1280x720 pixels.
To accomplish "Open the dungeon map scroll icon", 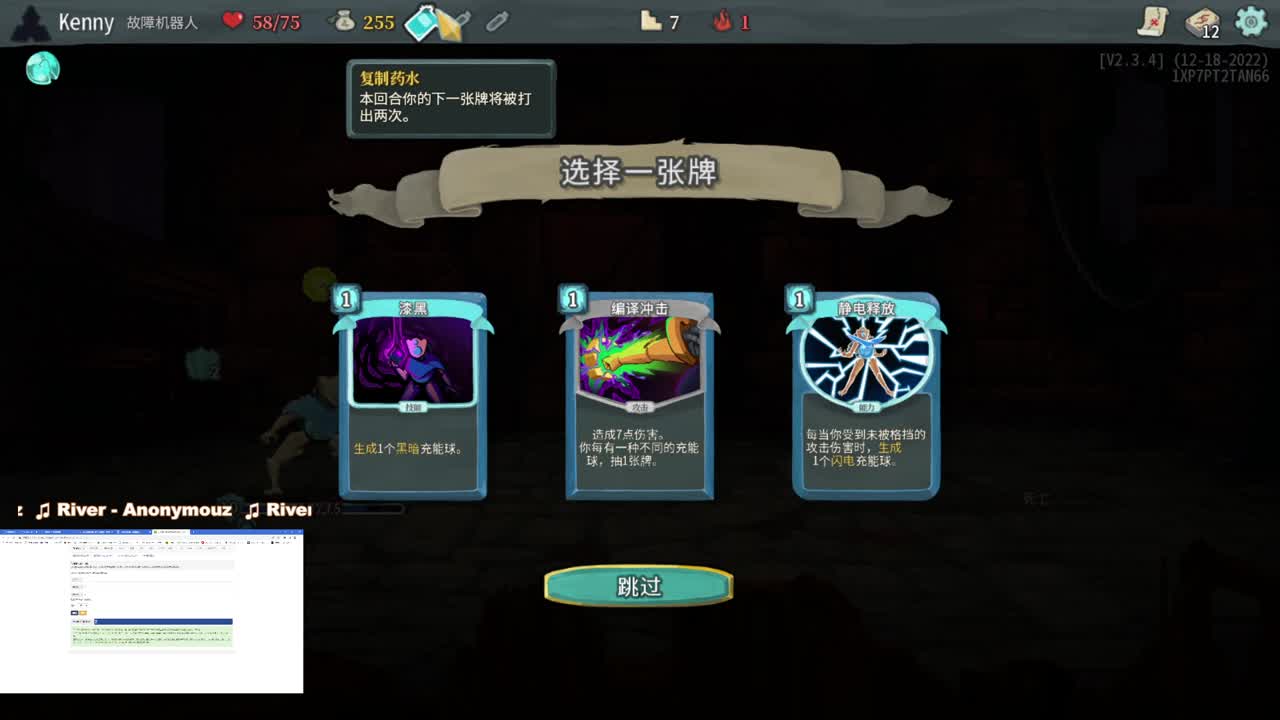I will point(1151,22).
